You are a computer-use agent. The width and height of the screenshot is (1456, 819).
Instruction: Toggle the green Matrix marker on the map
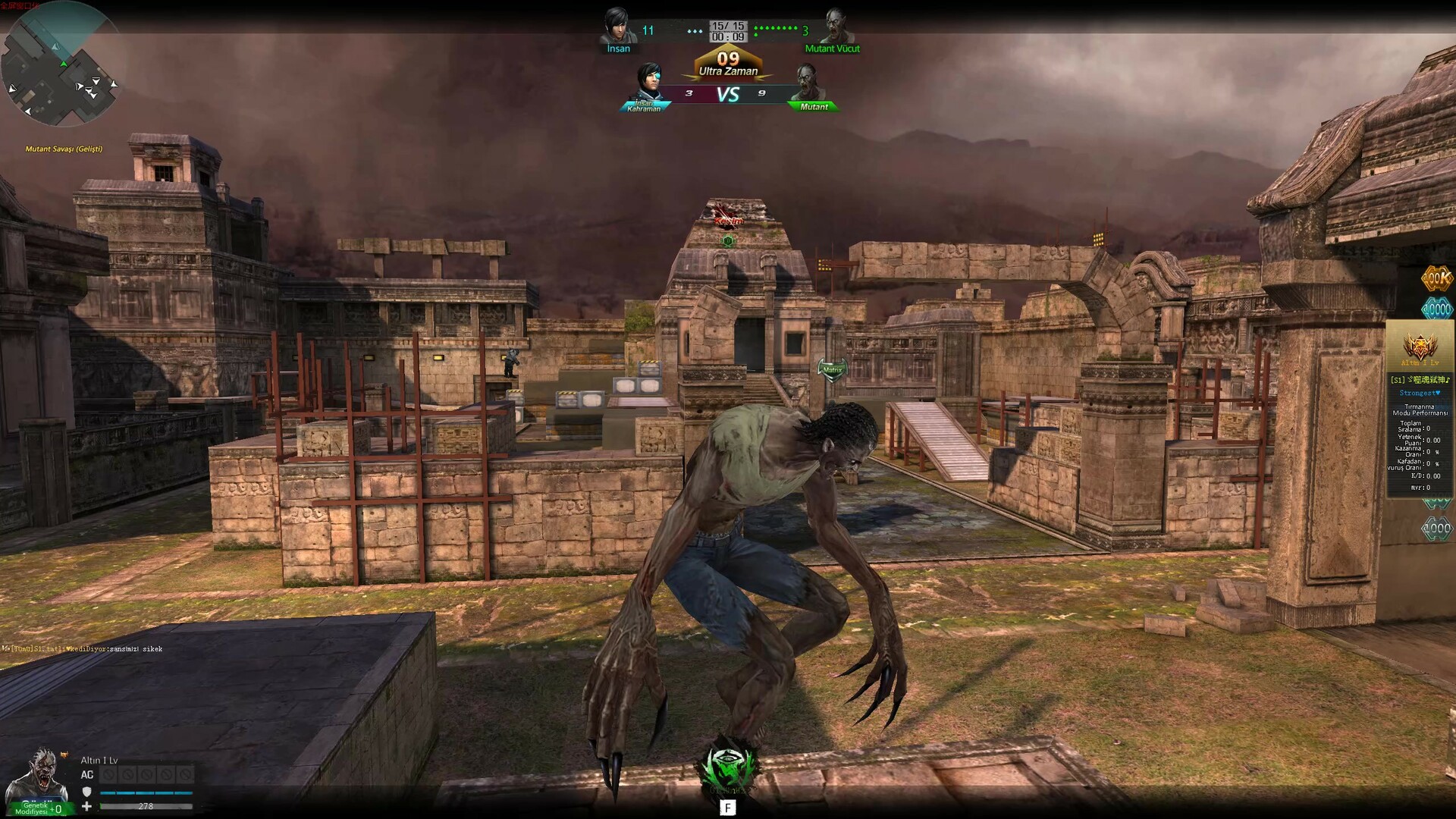click(832, 369)
